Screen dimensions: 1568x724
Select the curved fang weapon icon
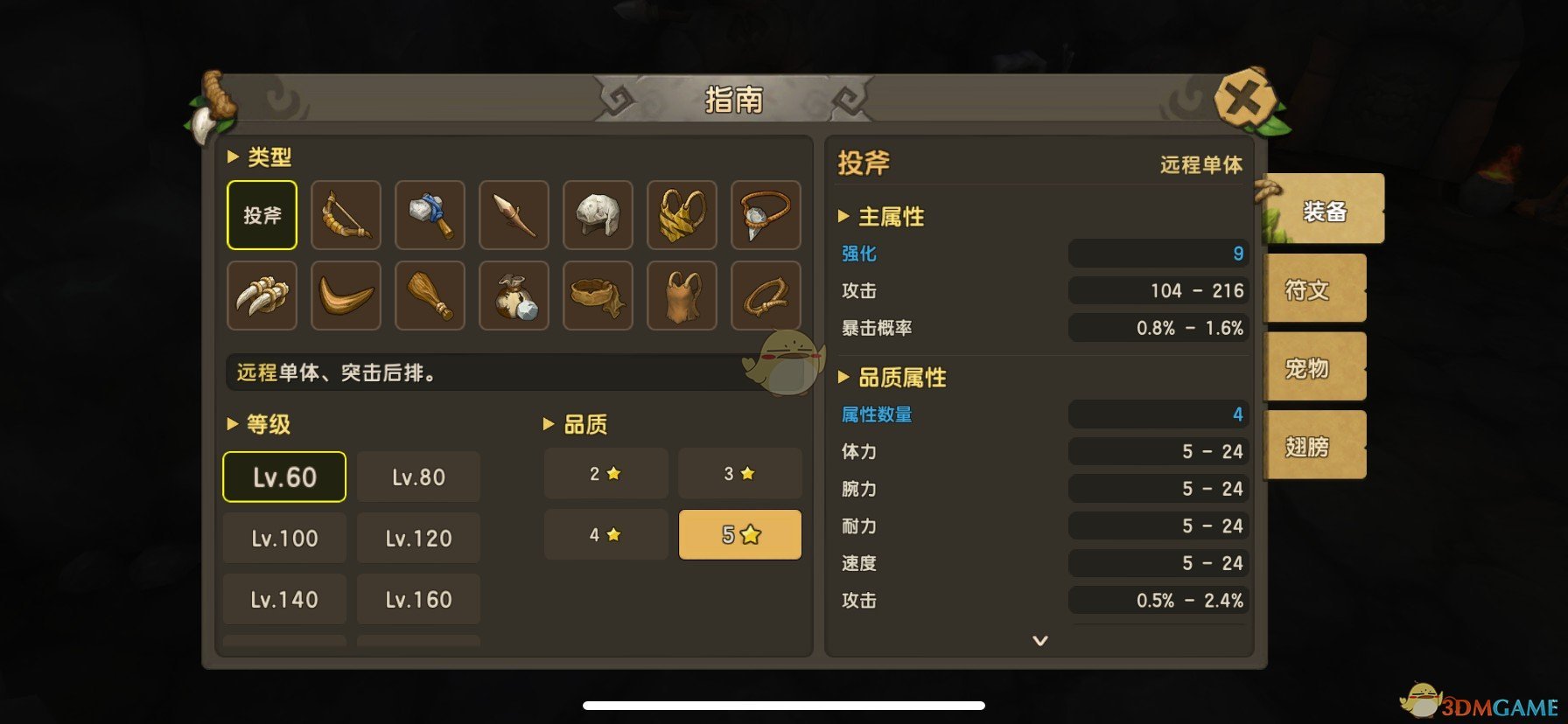point(346,296)
